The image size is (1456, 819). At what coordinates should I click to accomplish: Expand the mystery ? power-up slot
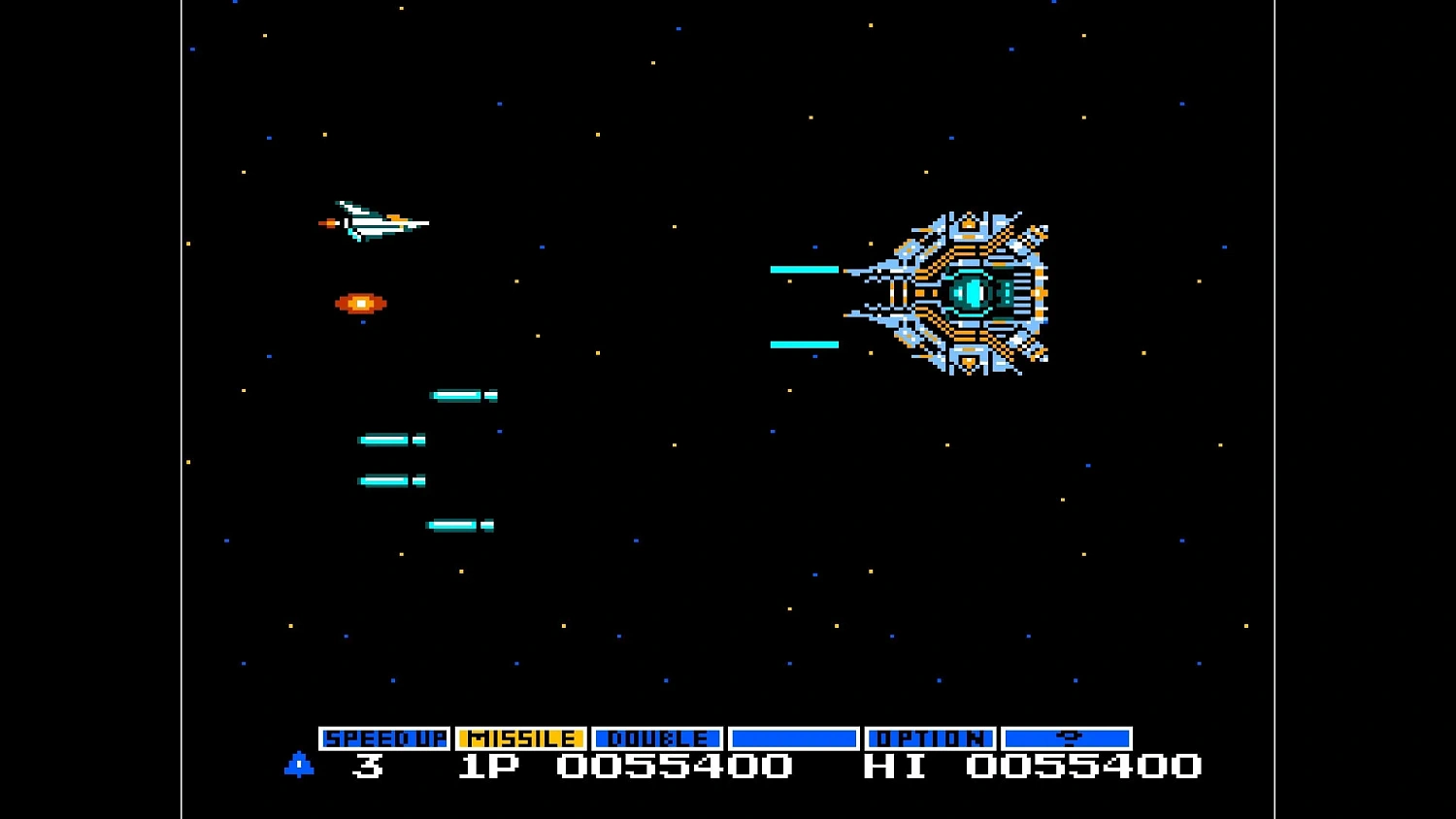point(1068,737)
